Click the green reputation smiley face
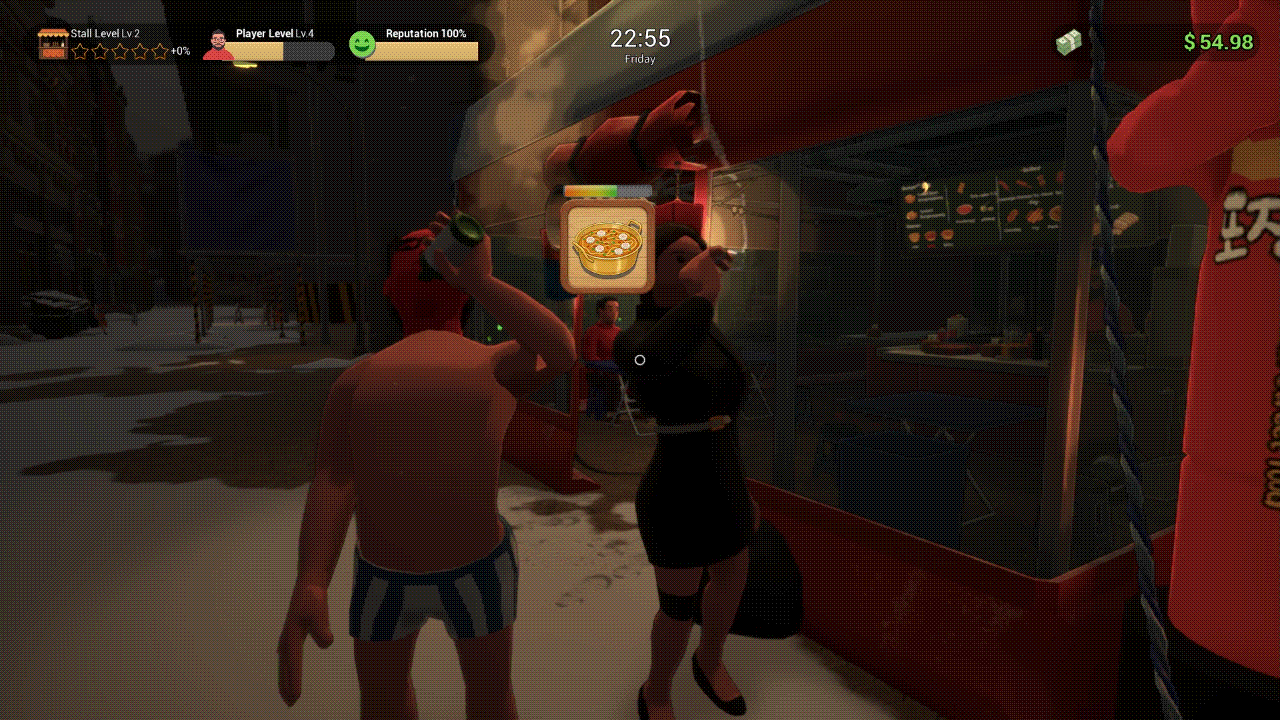The image size is (1280, 720). 362,44
